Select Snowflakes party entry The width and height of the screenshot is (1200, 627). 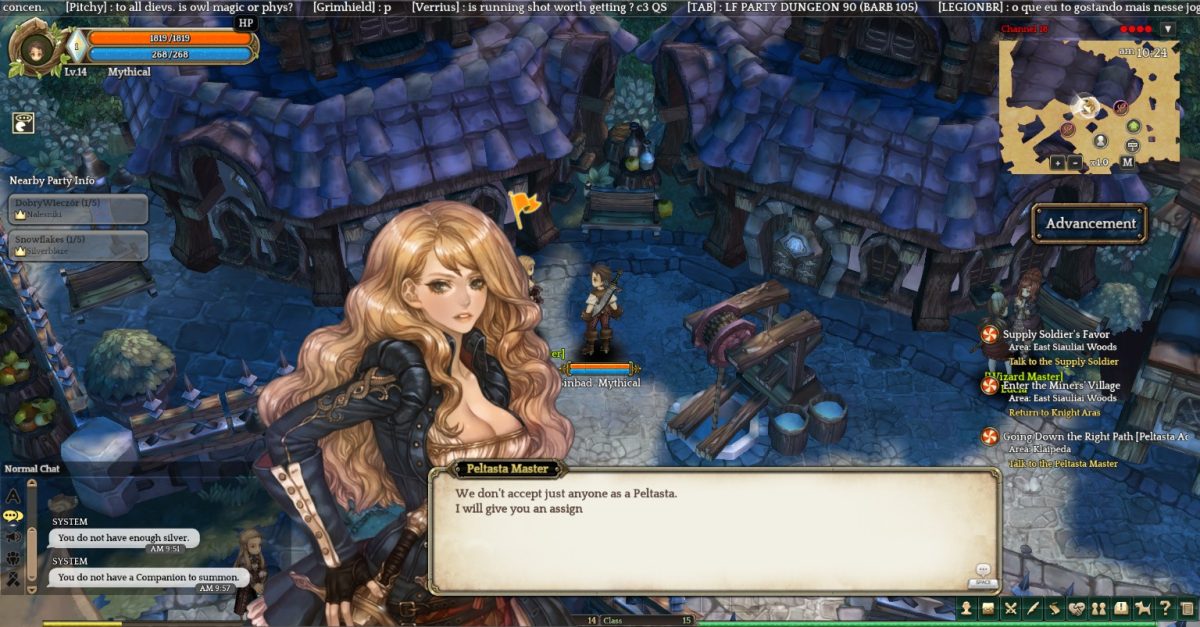(79, 245)
